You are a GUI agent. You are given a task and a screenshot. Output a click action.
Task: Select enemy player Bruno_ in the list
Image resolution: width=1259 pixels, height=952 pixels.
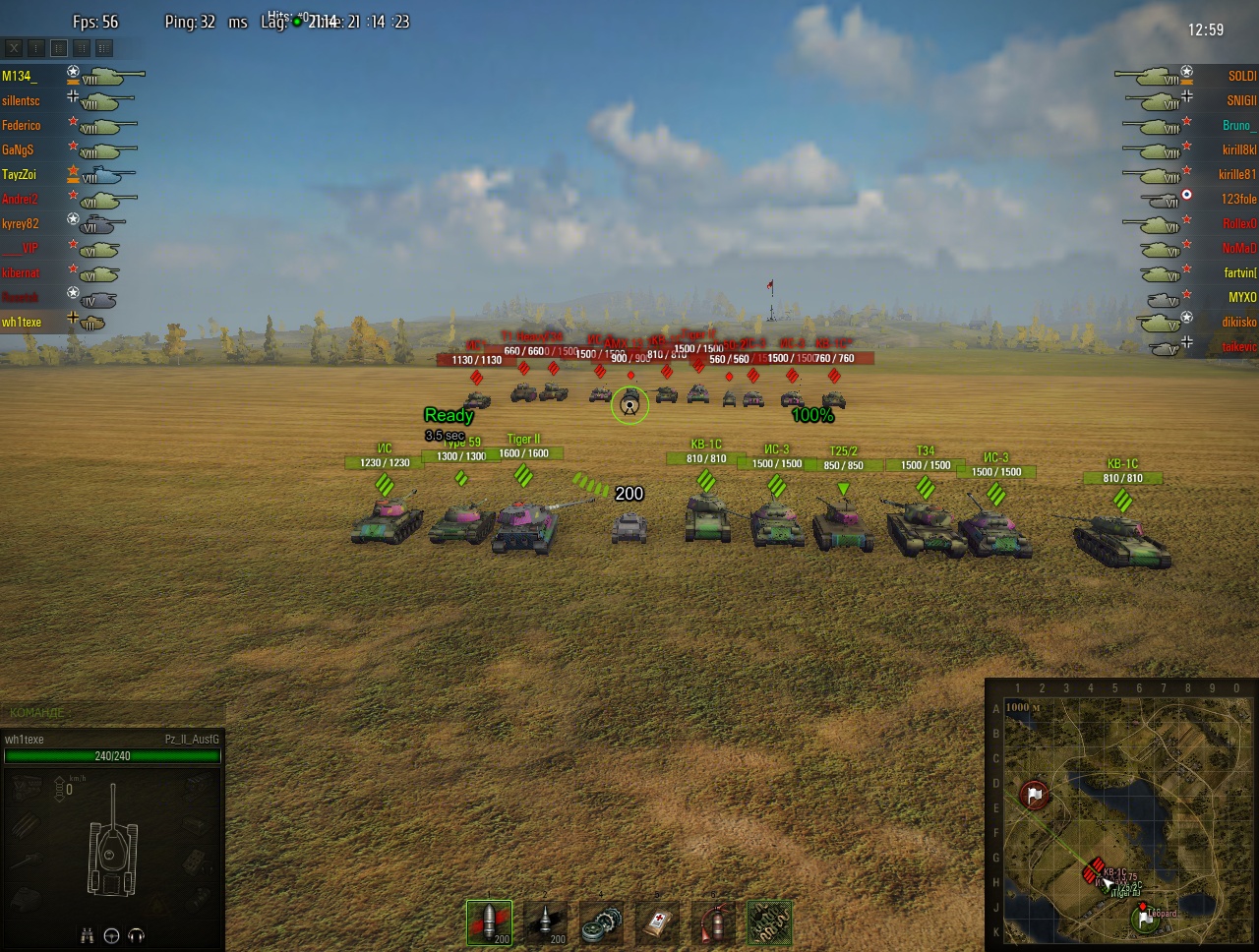tap(1238, 125)
